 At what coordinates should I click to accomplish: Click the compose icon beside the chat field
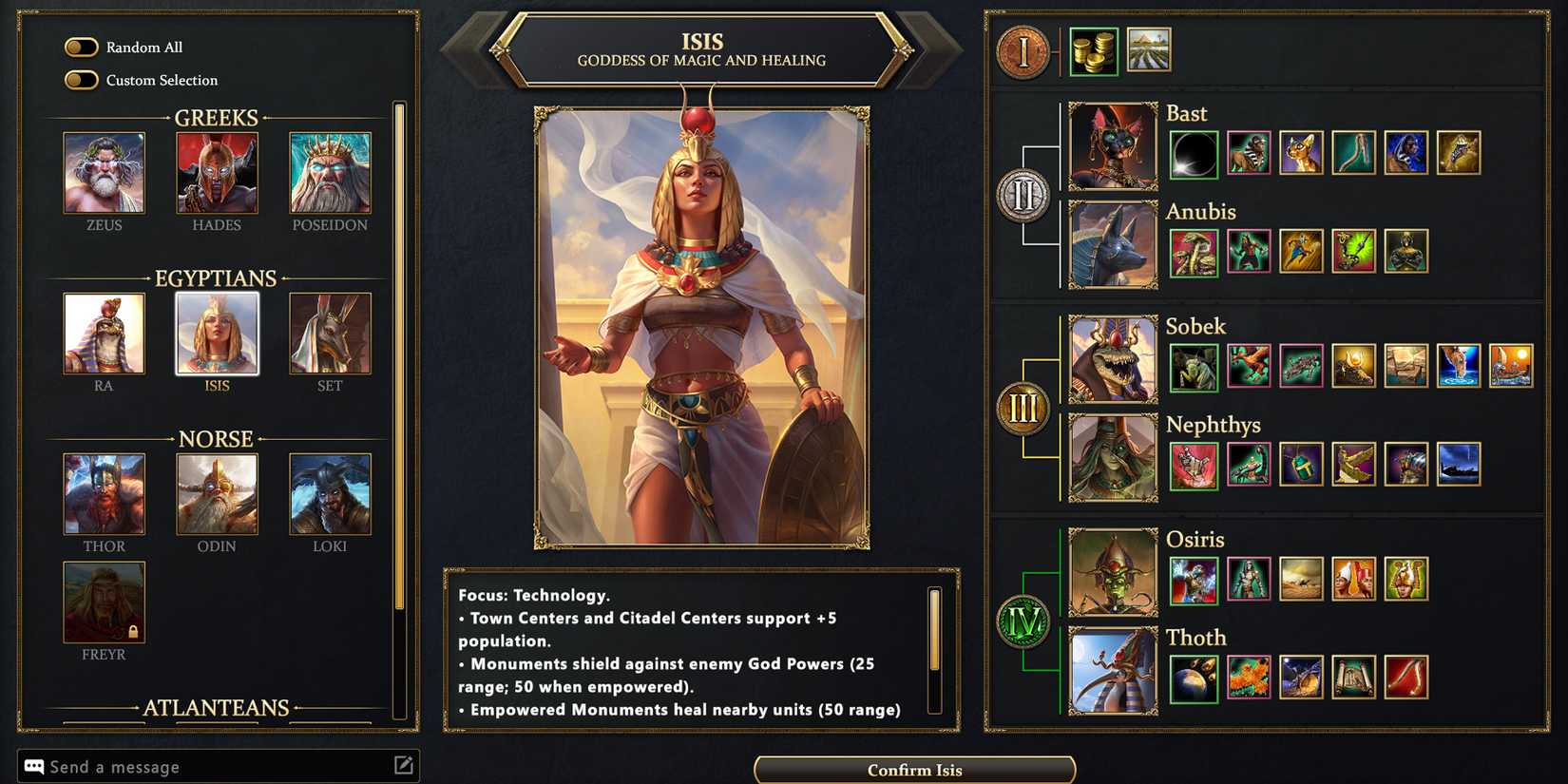[x=406, y=764]
